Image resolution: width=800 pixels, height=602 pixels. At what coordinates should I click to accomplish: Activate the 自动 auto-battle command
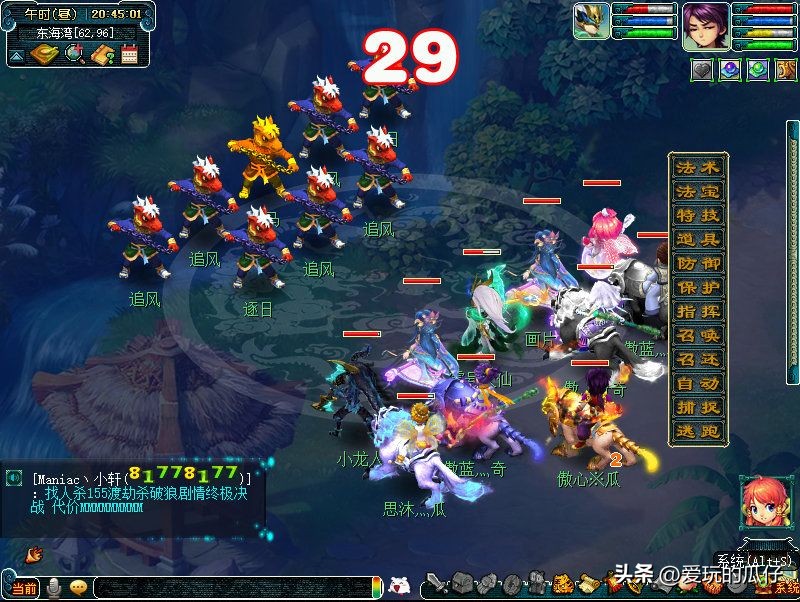click(697, 384)
